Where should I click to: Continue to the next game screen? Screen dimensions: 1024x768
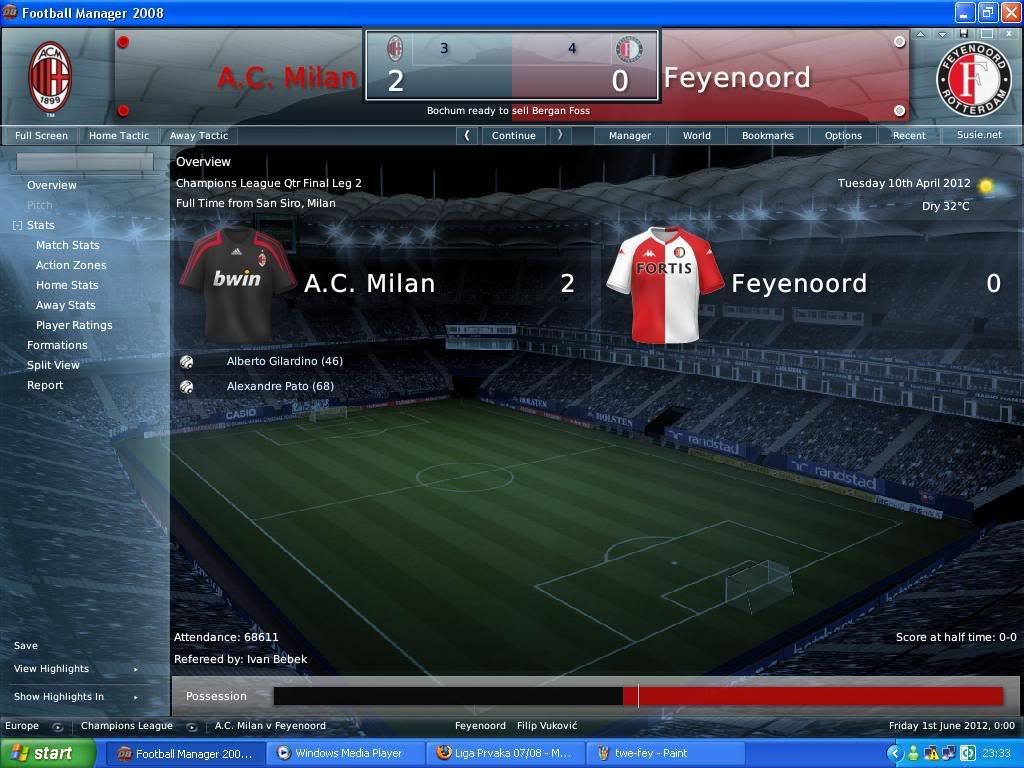[x=514, y=135]
